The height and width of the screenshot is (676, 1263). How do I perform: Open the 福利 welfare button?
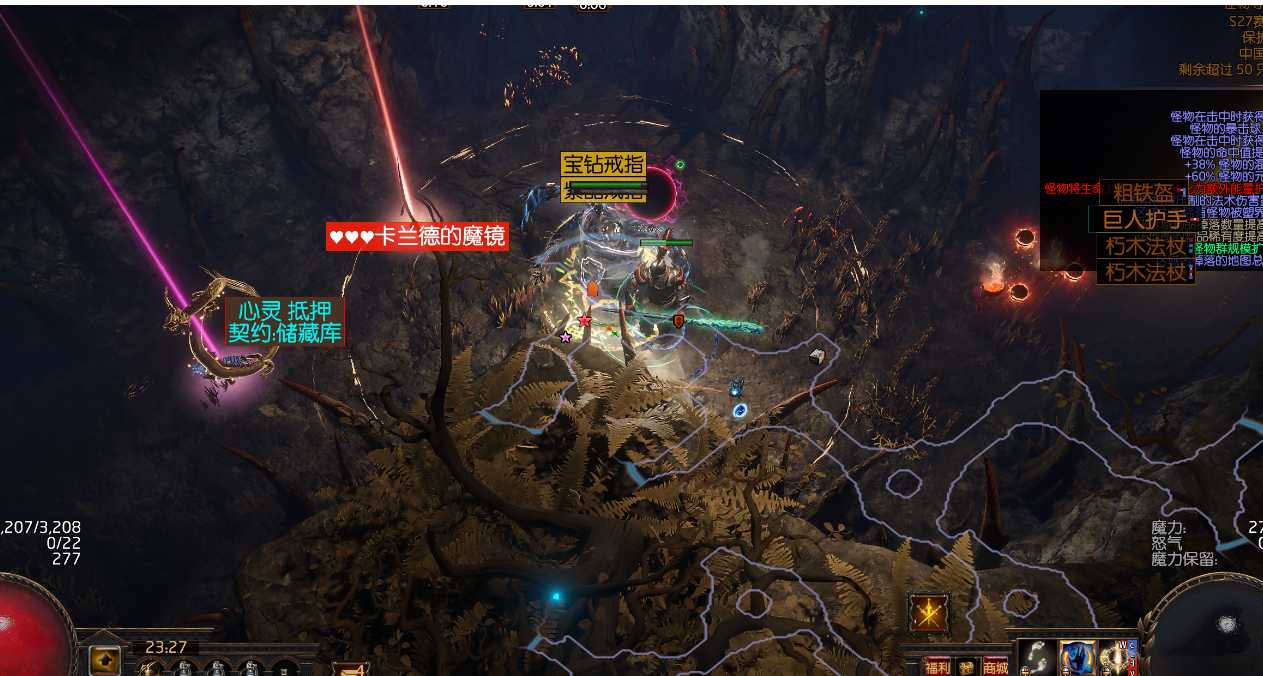click(x=937, y=667)
